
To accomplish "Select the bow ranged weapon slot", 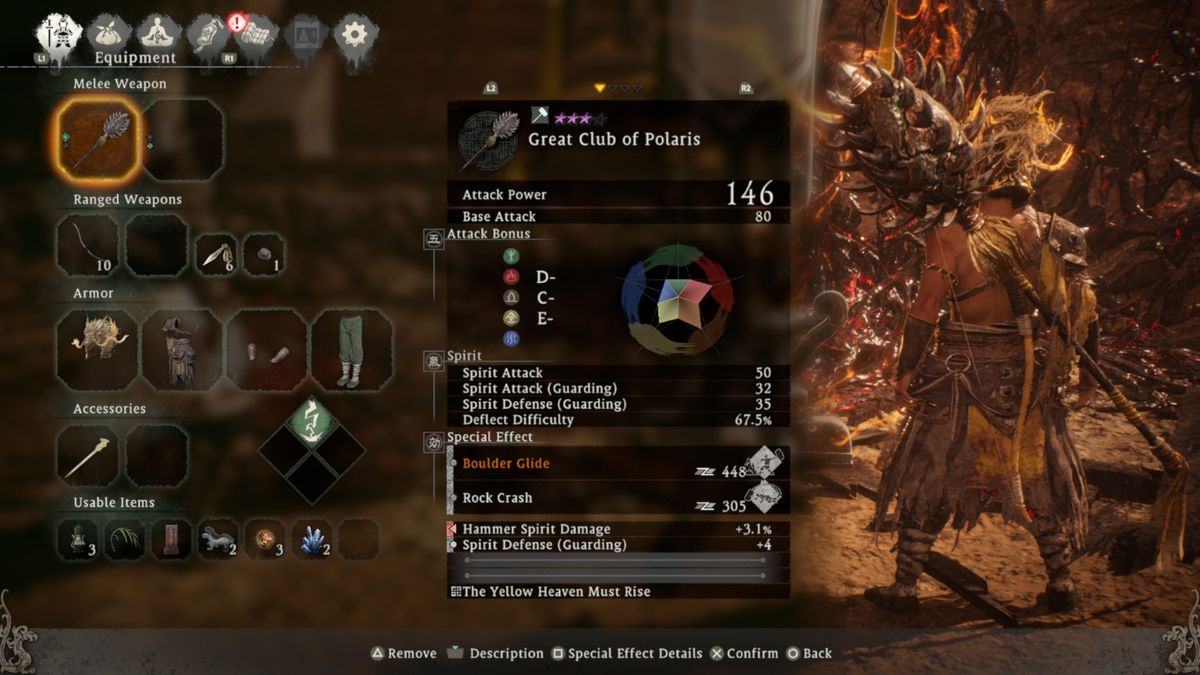I will click(88, 245).
